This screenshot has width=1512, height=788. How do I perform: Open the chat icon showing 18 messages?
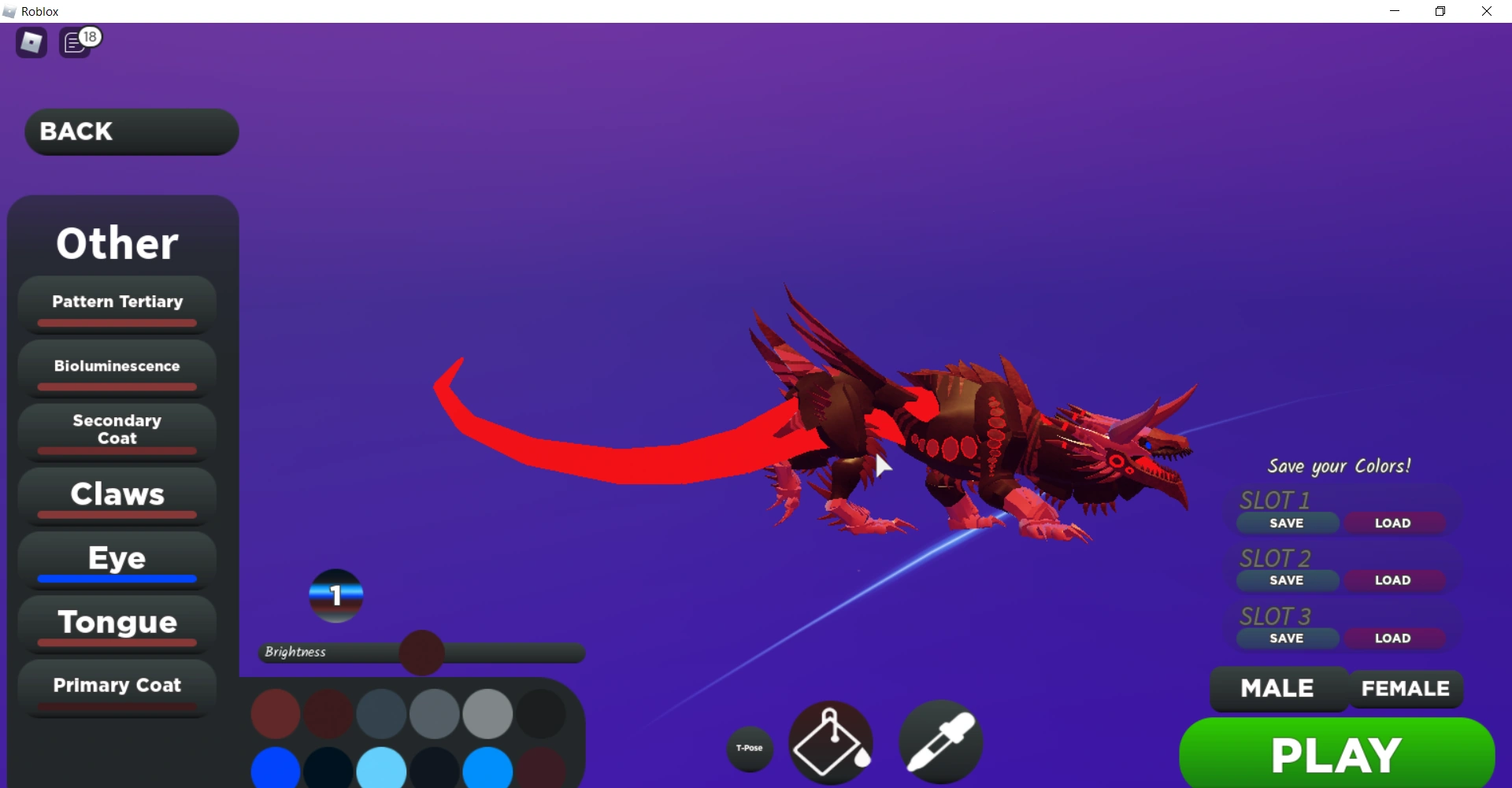point(76,43)
